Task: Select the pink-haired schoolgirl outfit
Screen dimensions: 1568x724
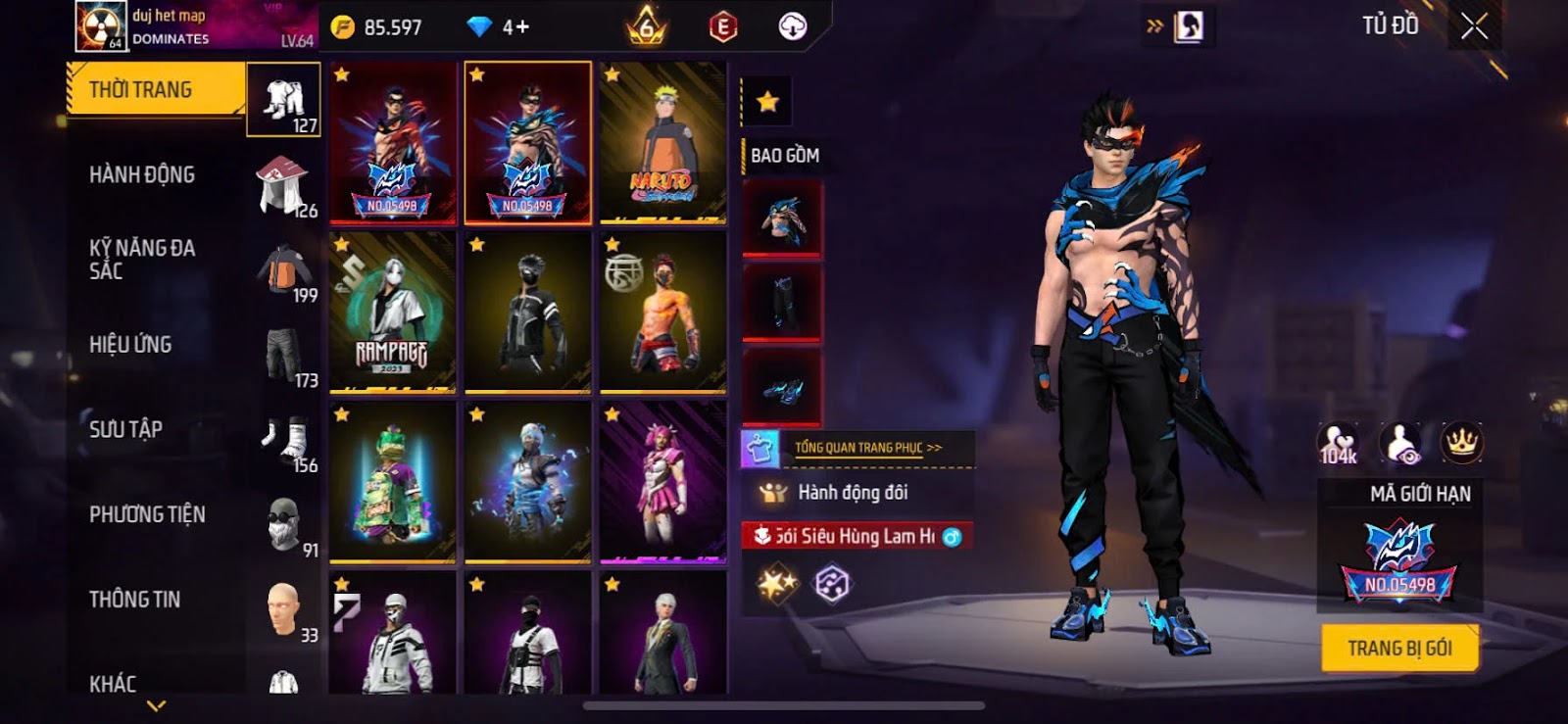Action: pyautogui.click(x=663, y=483)
